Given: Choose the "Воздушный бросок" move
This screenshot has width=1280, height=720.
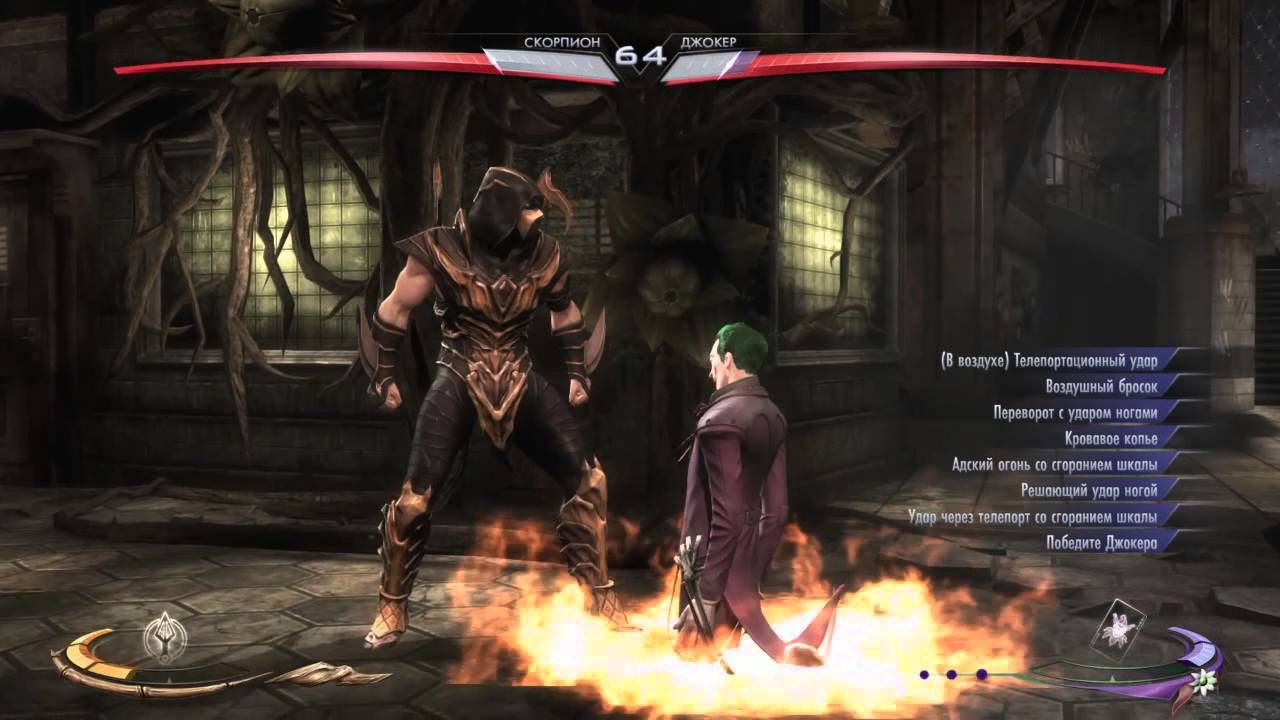Looking at the screenshot, I should pos(1100,387).
